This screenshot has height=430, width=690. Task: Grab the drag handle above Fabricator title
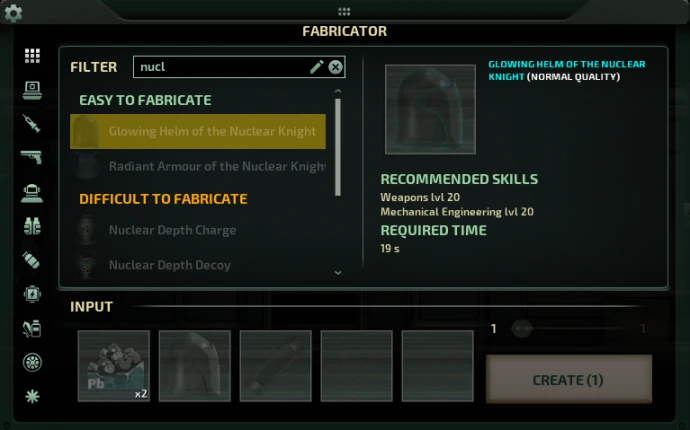344,12
